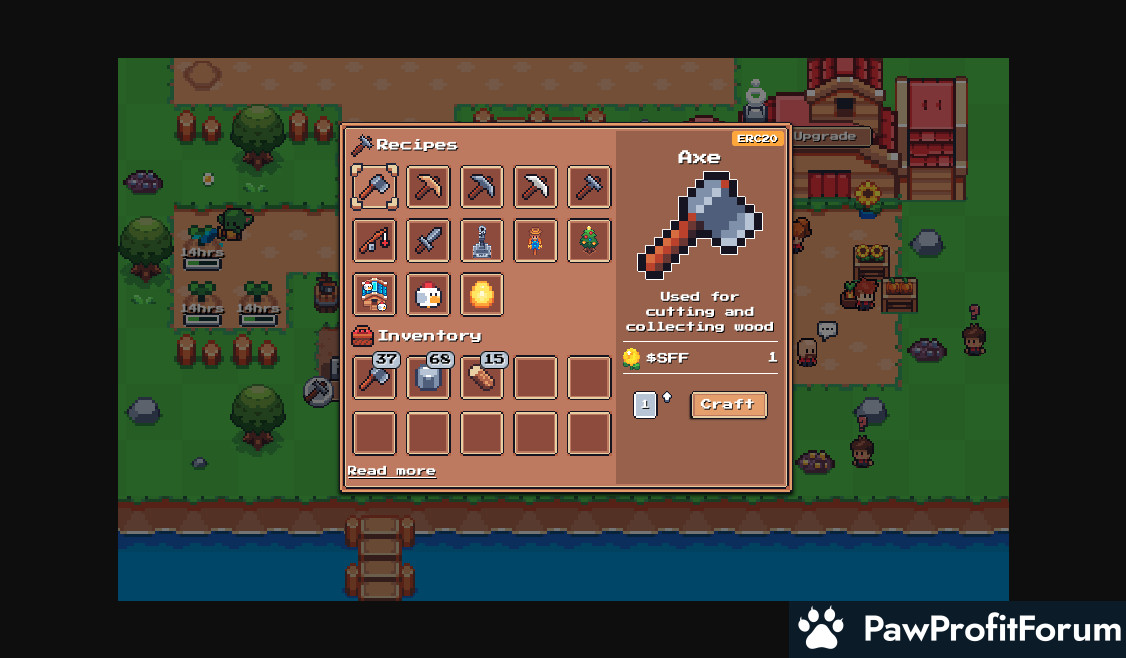Select the scarecrow recipe
The image size is (1126, 658).
[536, 241]
